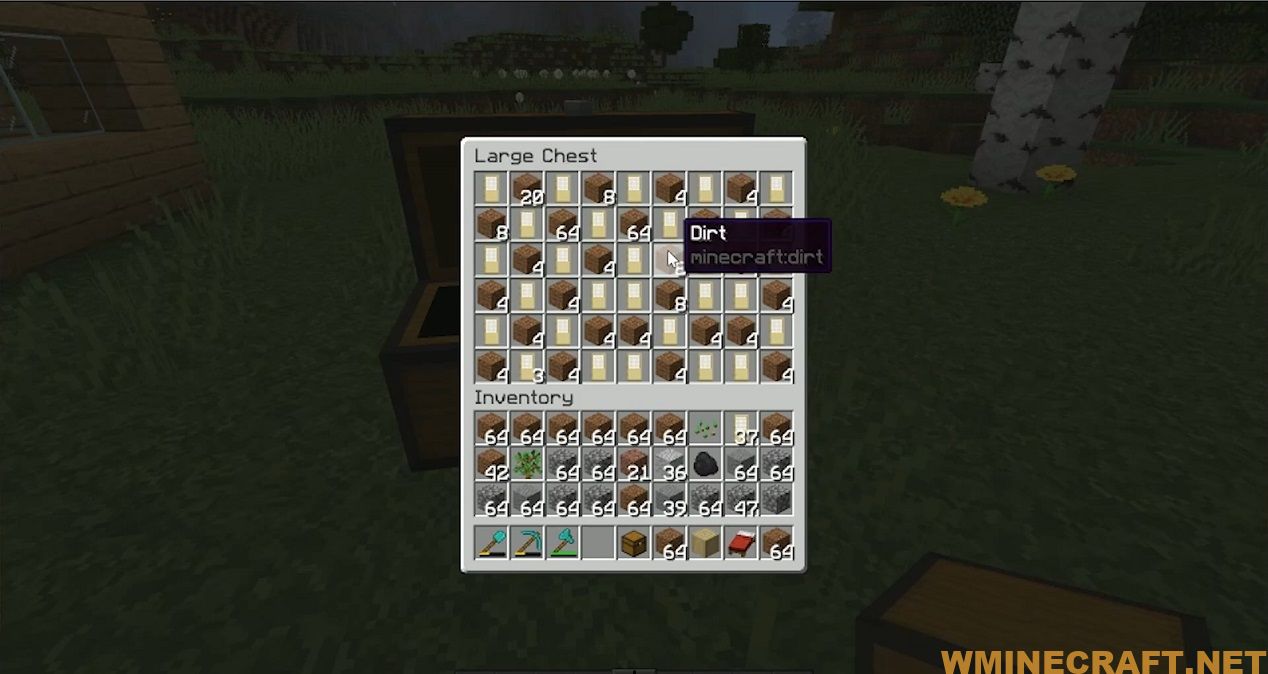Select the seeds in the inventory
1268x674 pixels.
click(705, 428)
